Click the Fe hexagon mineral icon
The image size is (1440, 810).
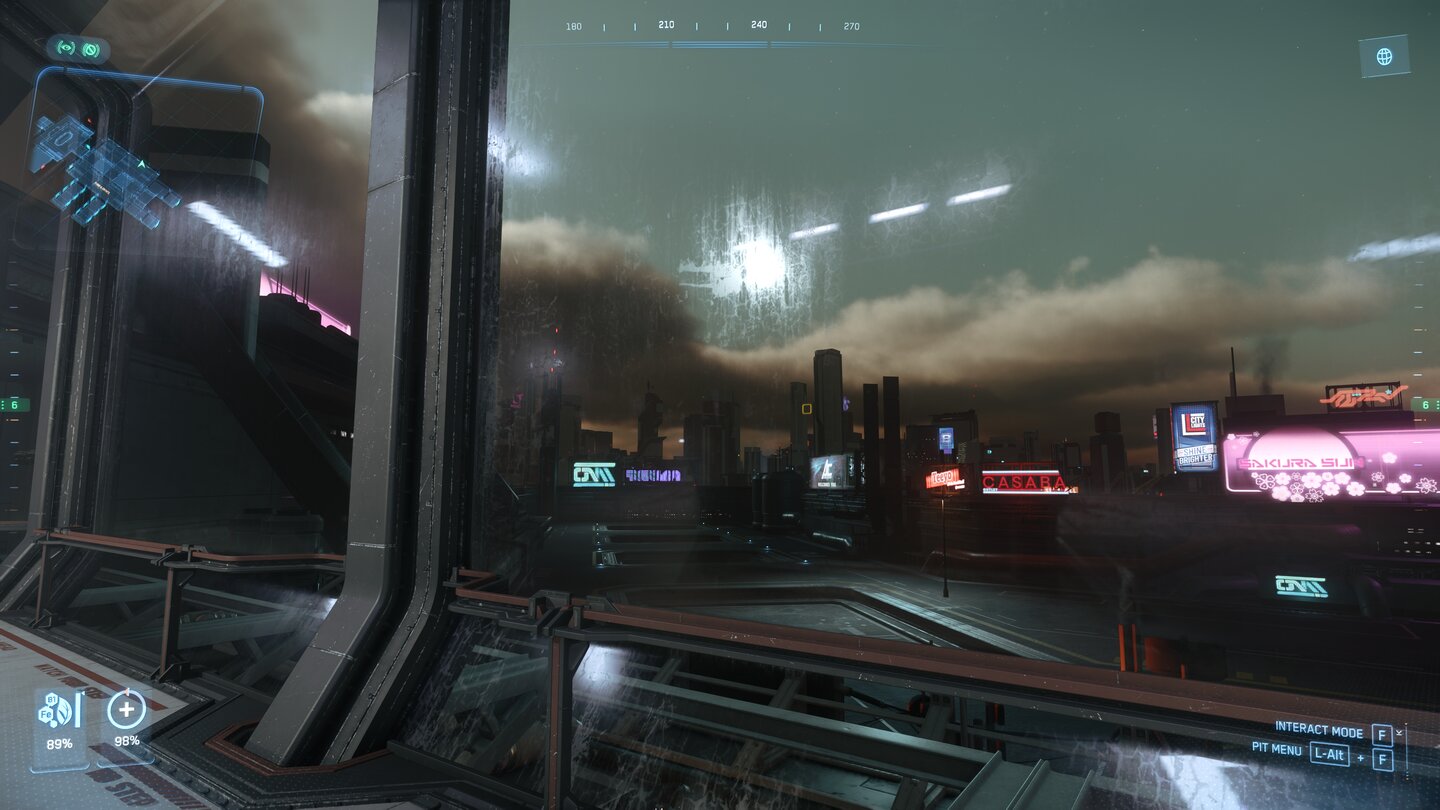46,715
